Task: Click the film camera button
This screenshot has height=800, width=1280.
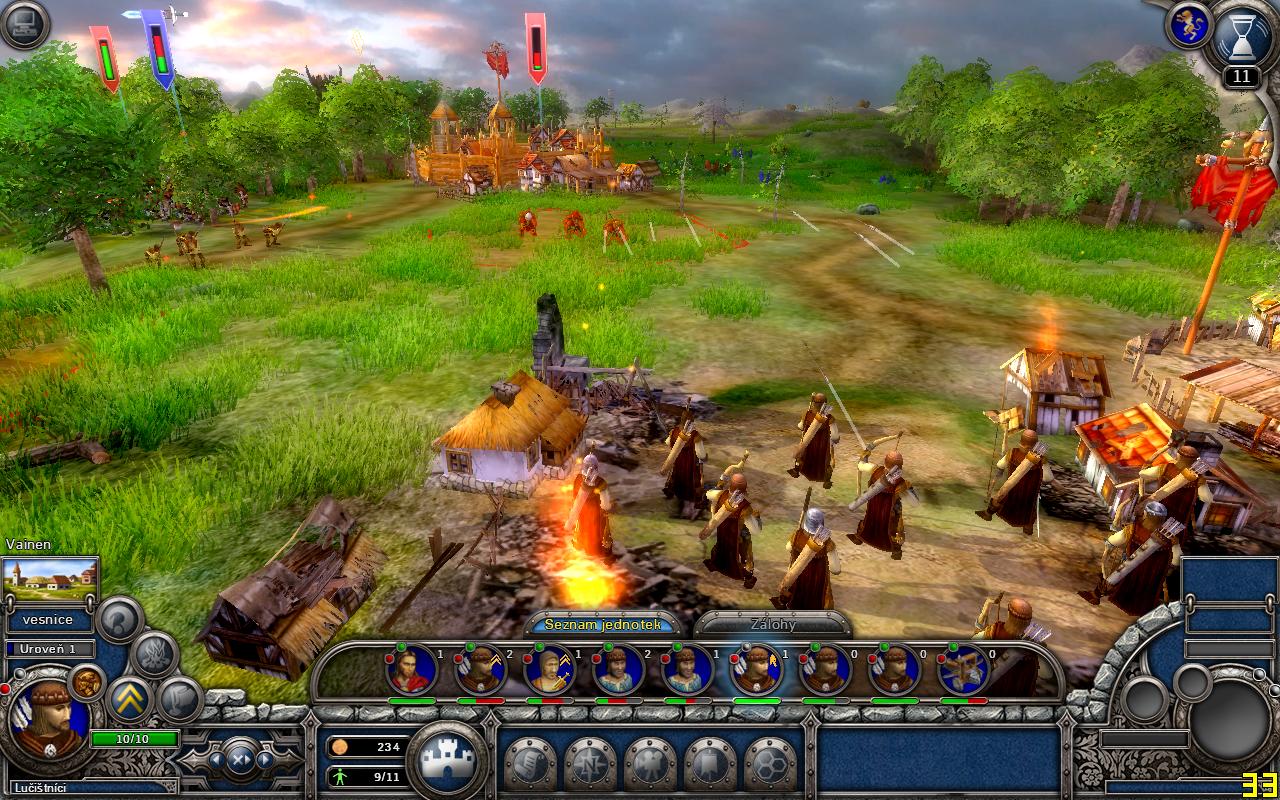Action: (x=649, y=765)
